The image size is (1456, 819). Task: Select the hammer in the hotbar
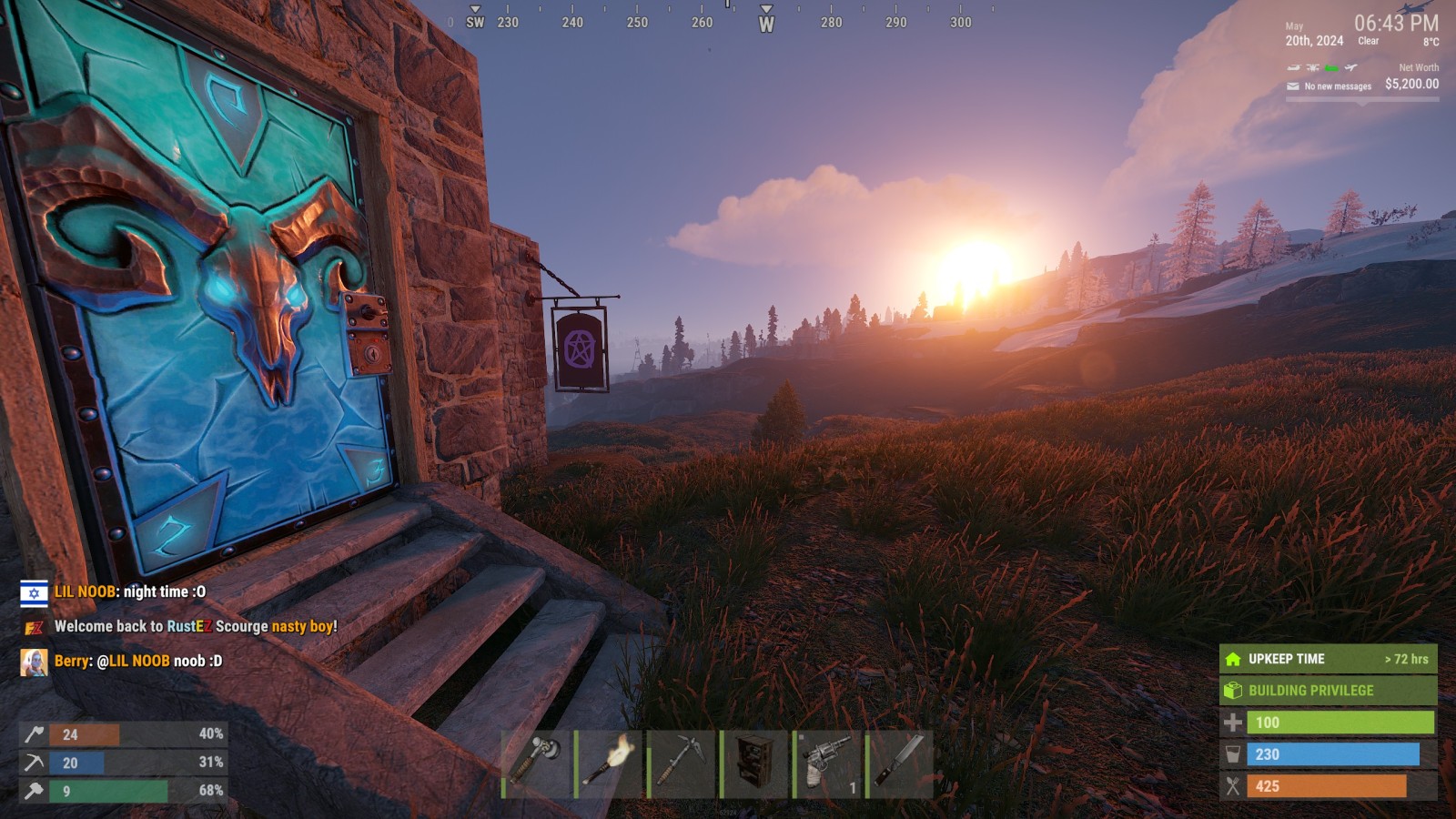pos(537,763)
